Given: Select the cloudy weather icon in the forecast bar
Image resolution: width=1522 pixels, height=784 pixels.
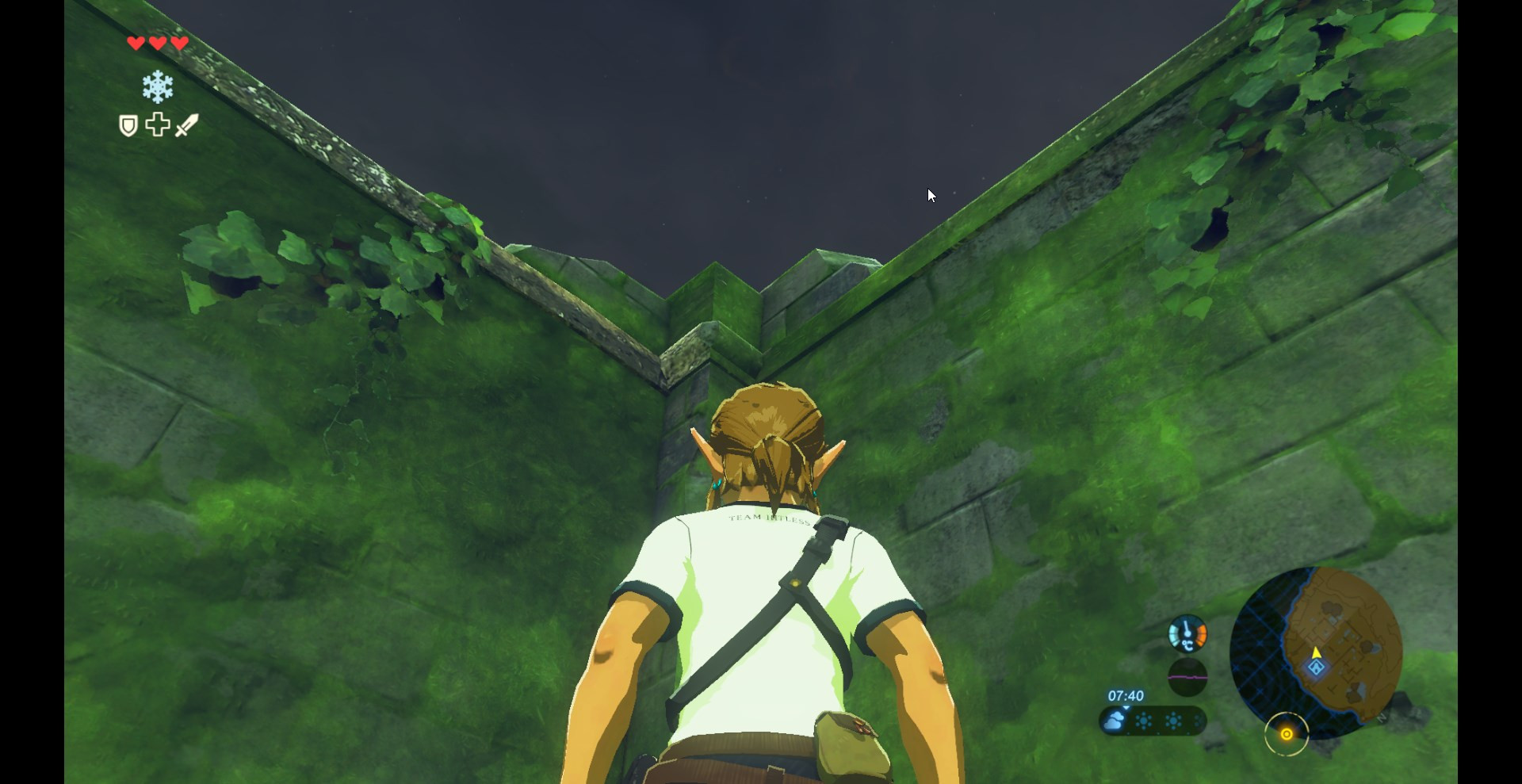Looking at the screenshot, I should (1115, 721).
